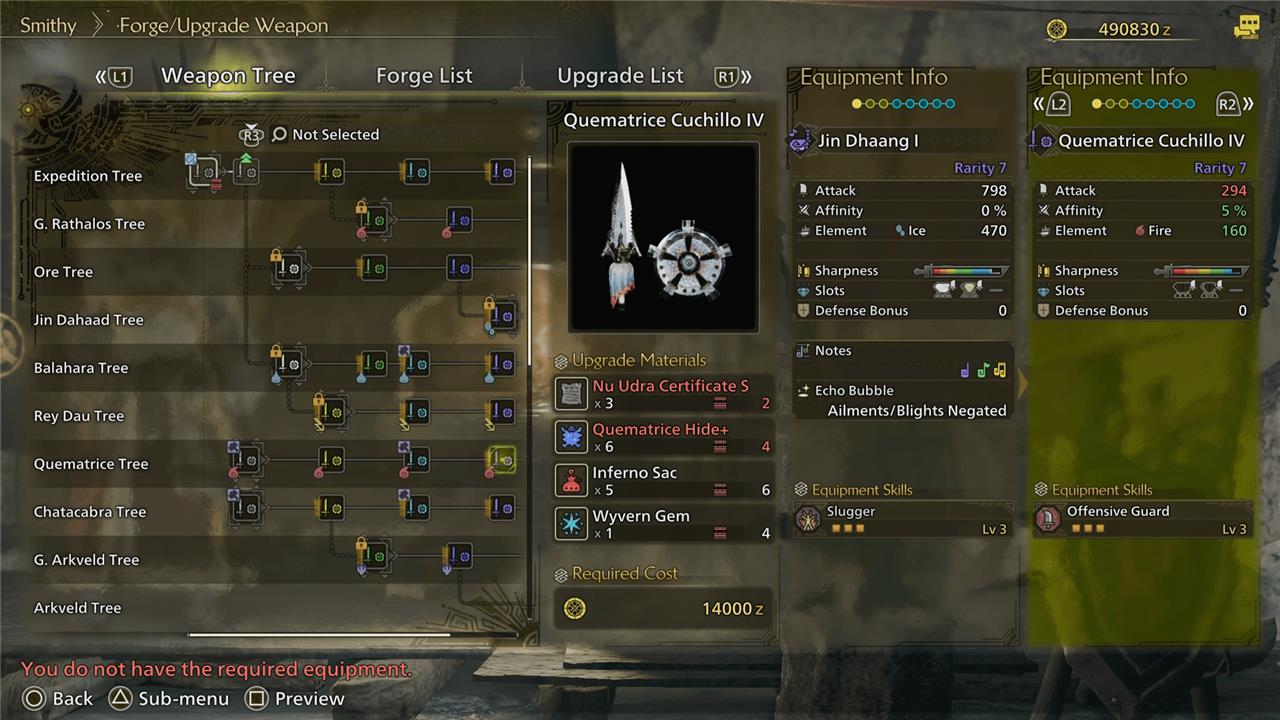1280x720 pixels.
Task: Choose the Chatacabra Tree row label
Action: (90, 512)
